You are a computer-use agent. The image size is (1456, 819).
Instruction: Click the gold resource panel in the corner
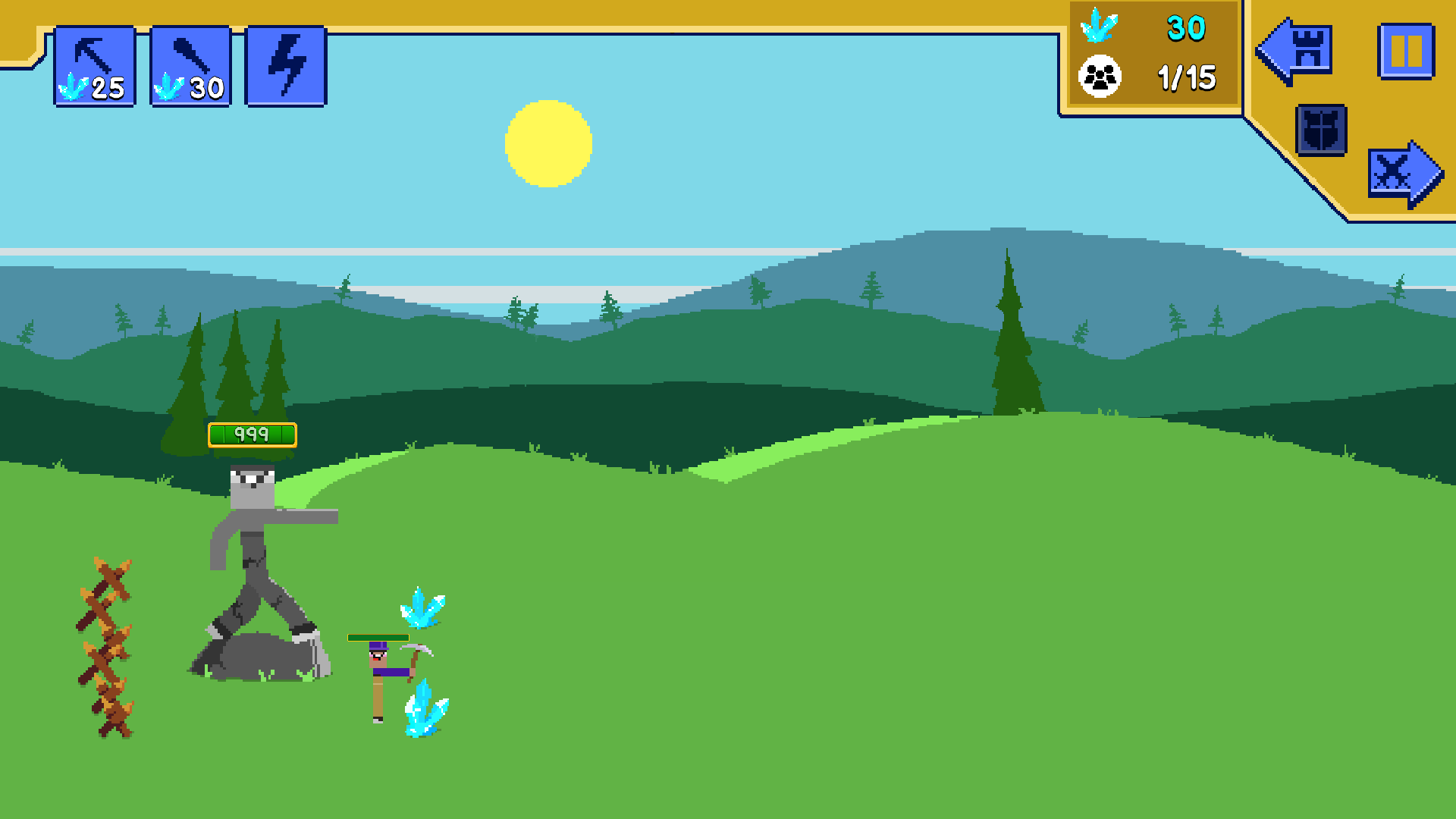(x=1153, y=53)
